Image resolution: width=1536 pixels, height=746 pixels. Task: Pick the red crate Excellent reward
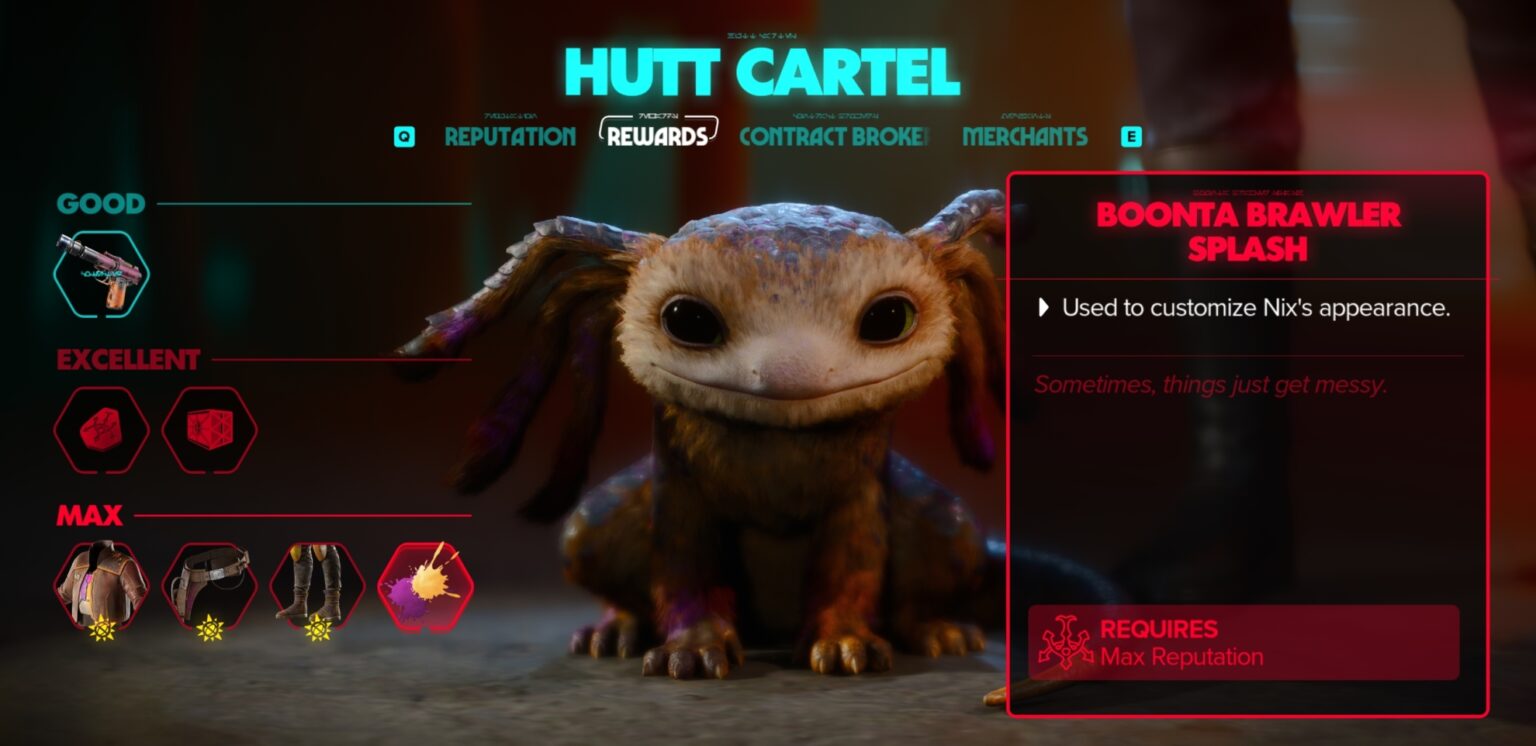(209, 429)
